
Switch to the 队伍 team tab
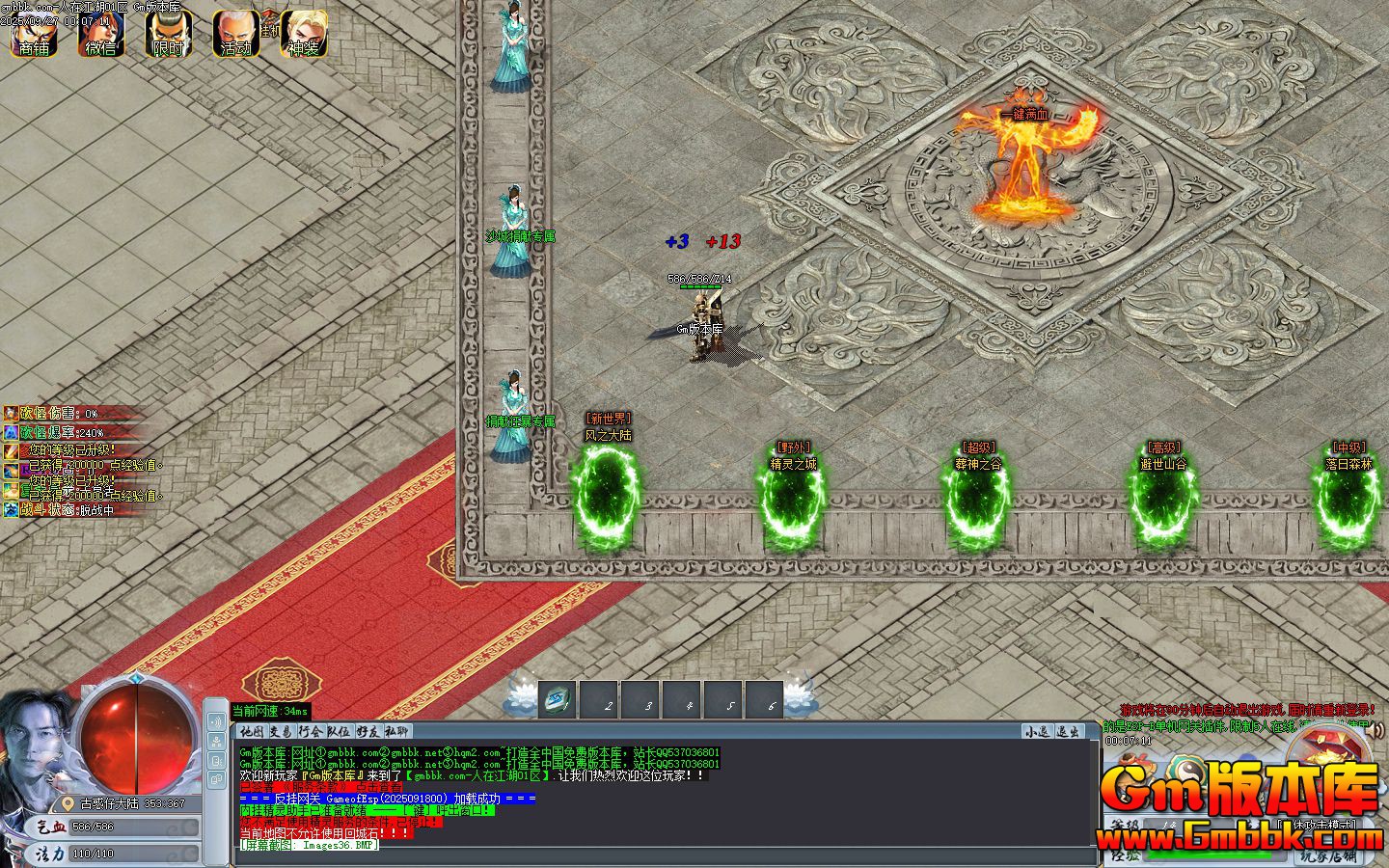(x=339, y=732)
